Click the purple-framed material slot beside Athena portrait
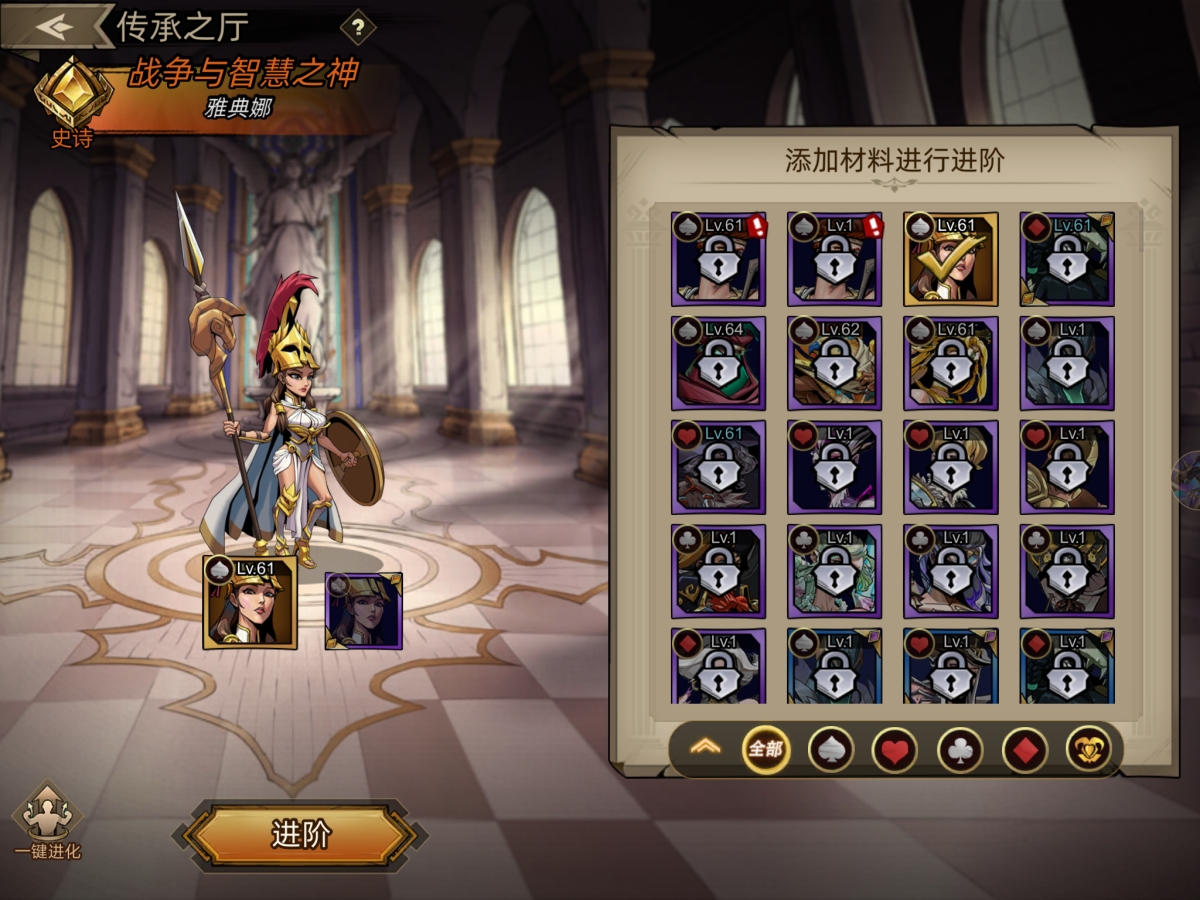Viewport: 1200px width, 900px height. [x=364, y=610]
